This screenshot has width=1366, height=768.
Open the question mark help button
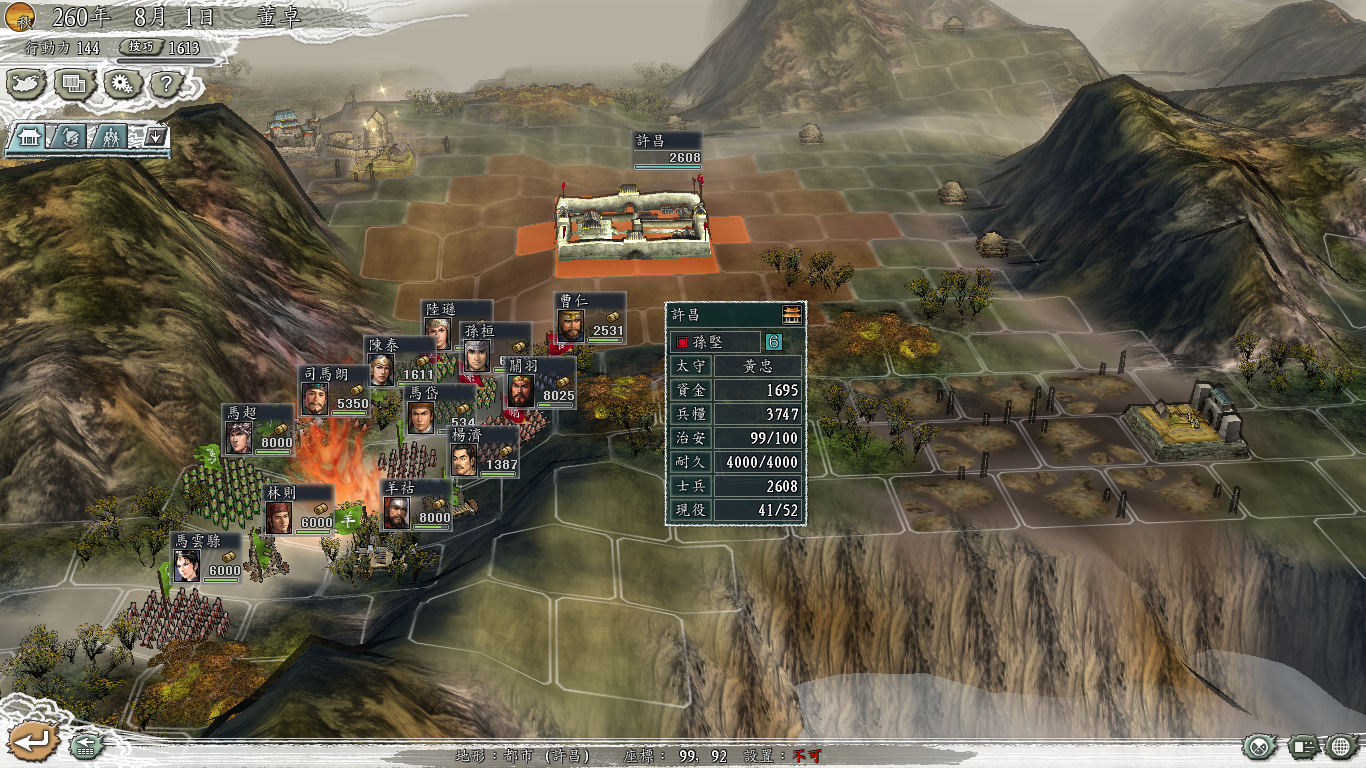[x=166, y=84]
